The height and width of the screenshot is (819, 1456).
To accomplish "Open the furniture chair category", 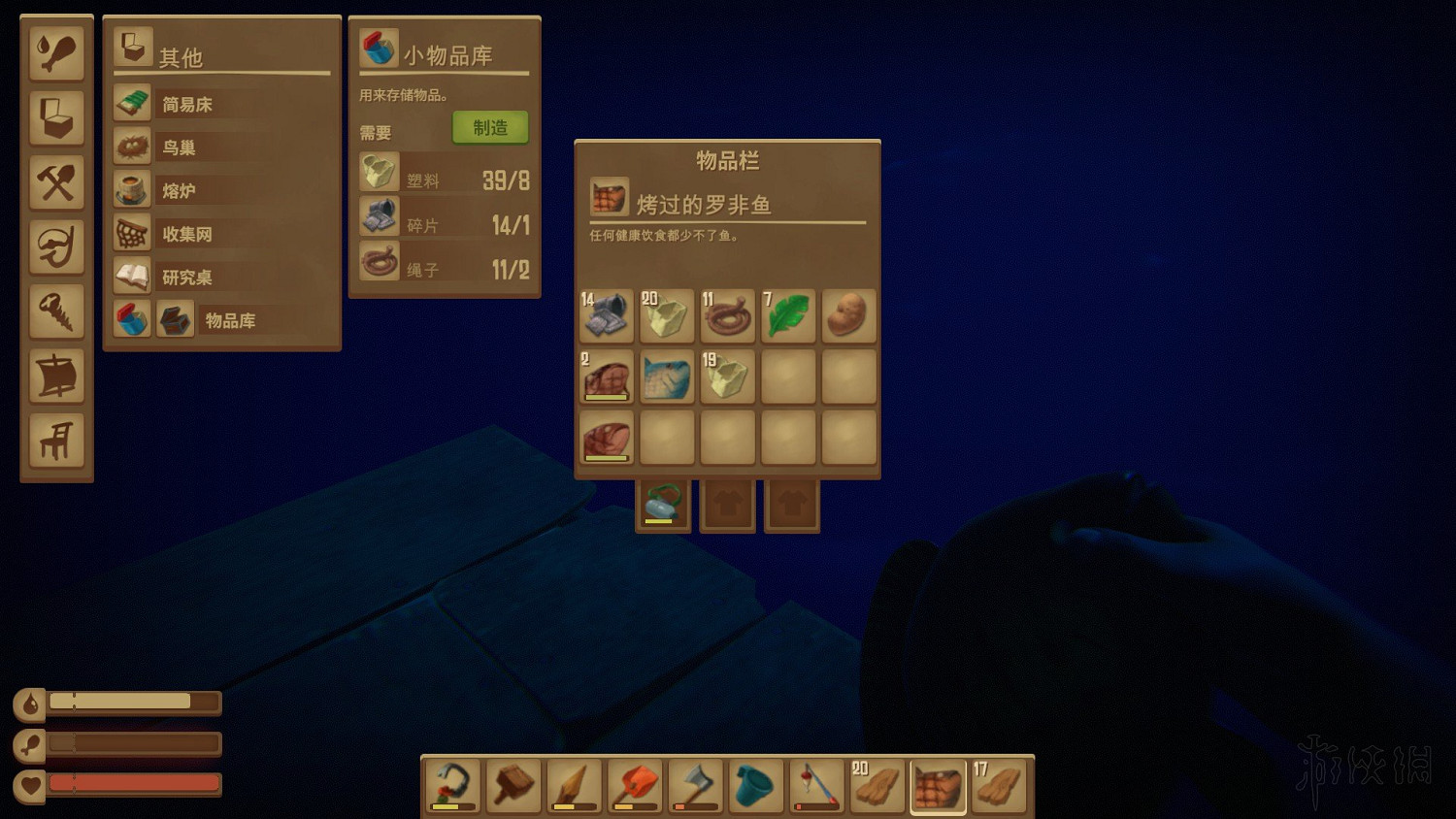I will coord(57,441).
